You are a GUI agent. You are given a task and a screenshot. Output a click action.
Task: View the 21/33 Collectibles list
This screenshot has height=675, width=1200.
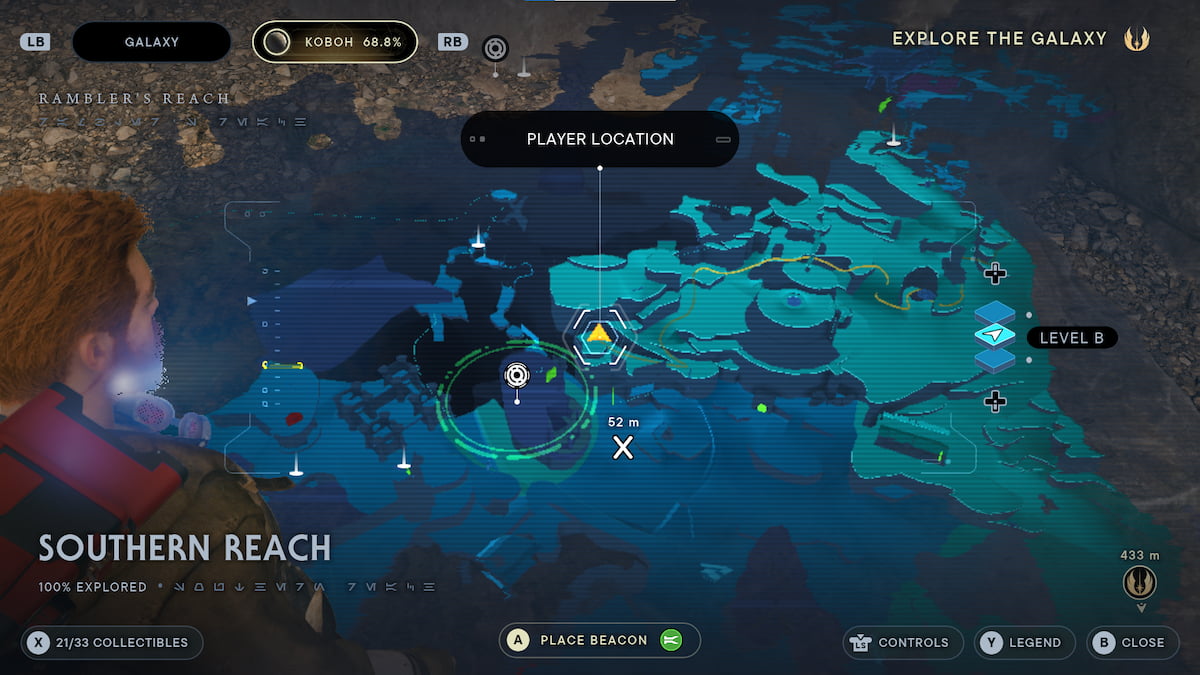point(111,642)
